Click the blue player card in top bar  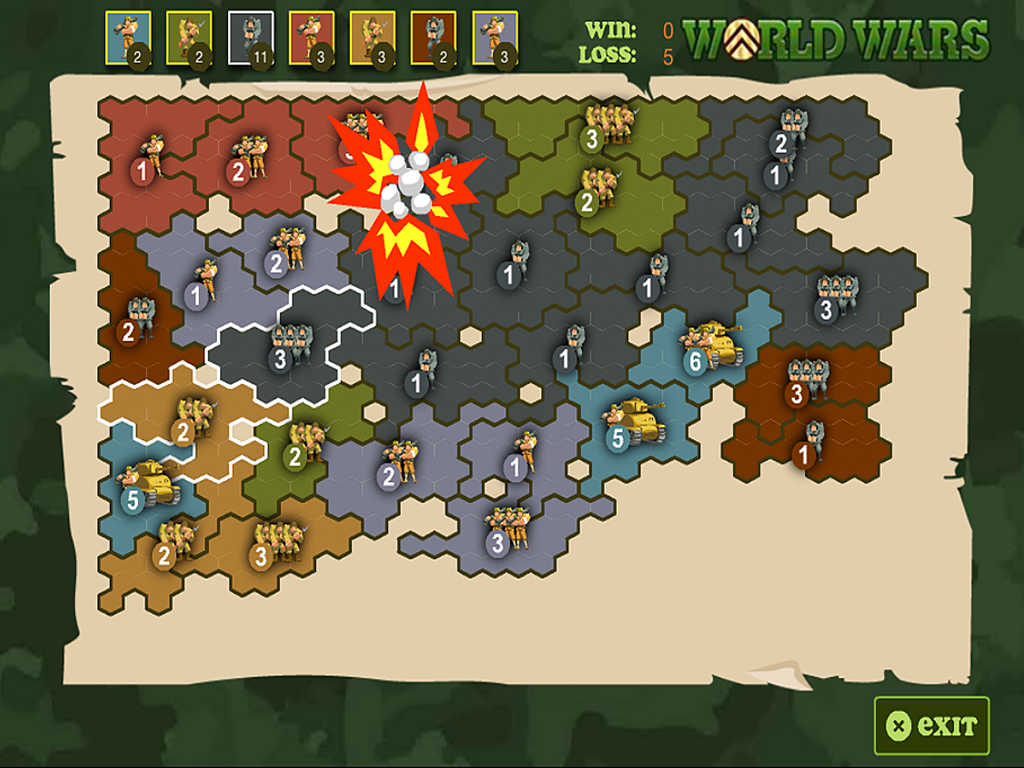128,39
